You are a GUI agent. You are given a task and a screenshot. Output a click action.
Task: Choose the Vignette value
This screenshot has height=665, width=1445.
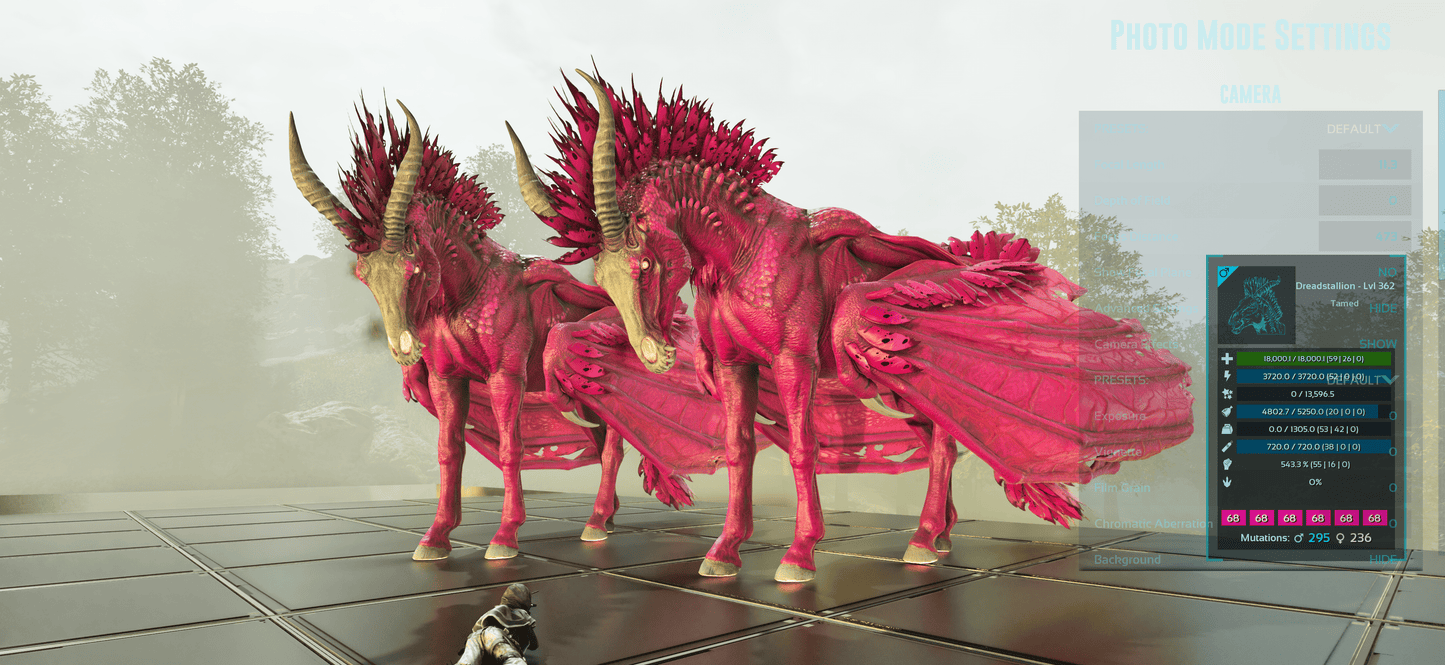(x=1392, y=452)
